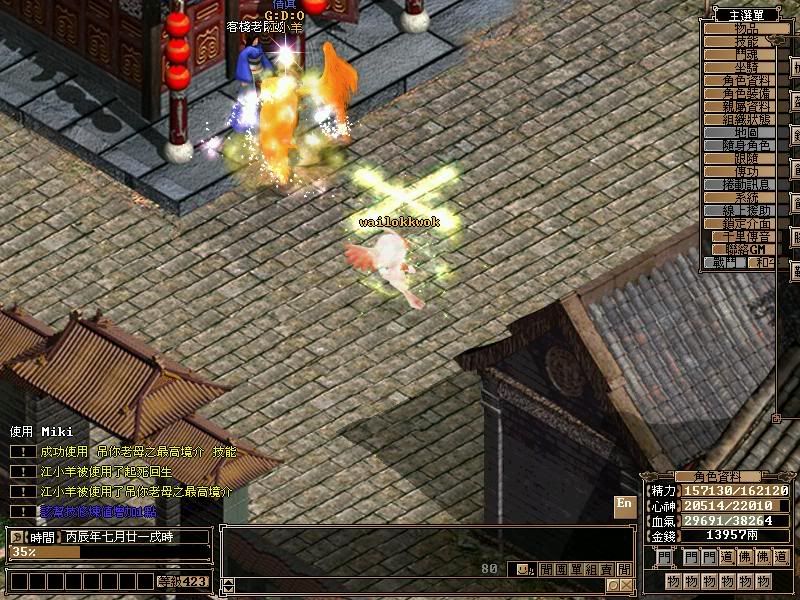
Task: Select 坐騎 mount in main menu
Action: [x=738, y=67]
